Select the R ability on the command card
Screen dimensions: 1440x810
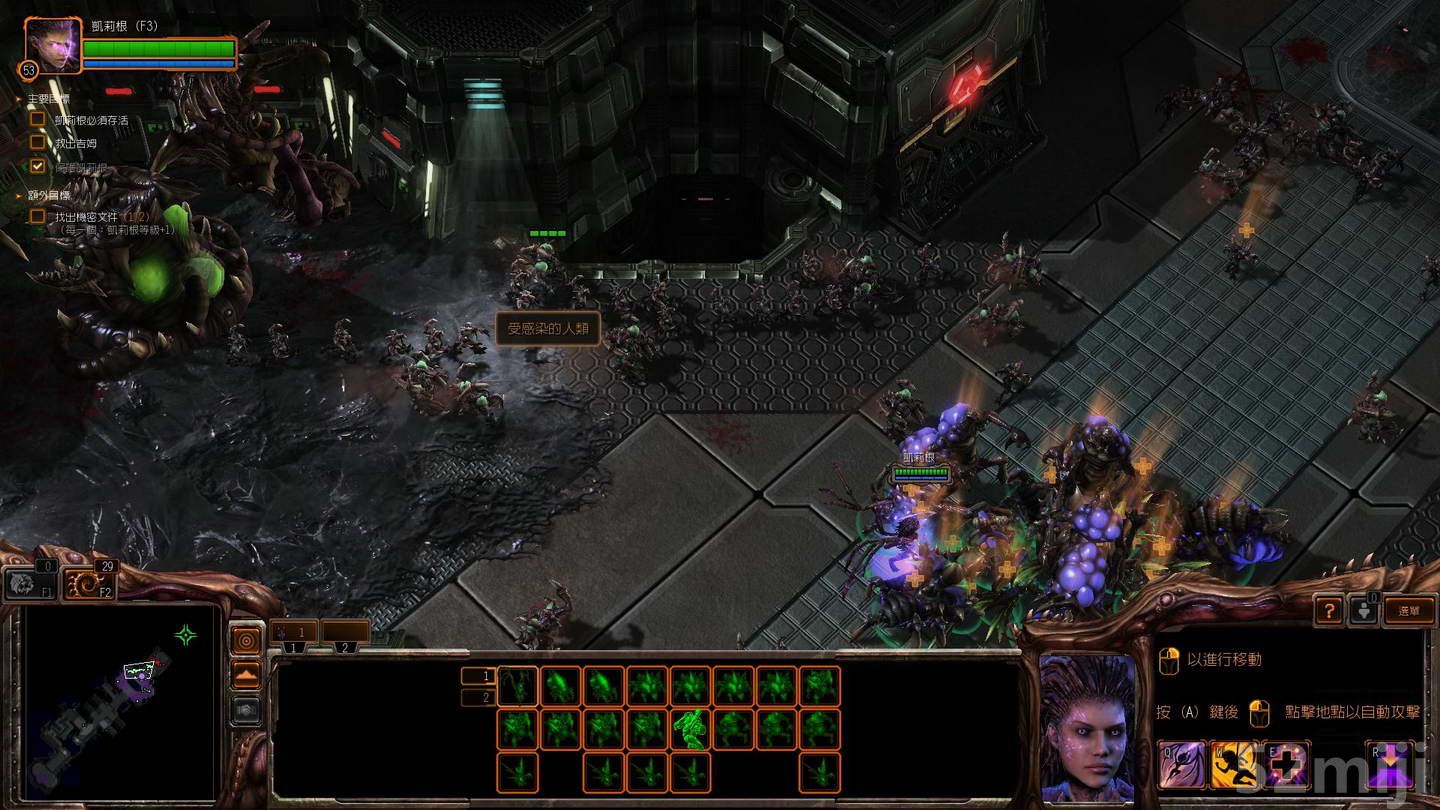[x=1390, y=763]
